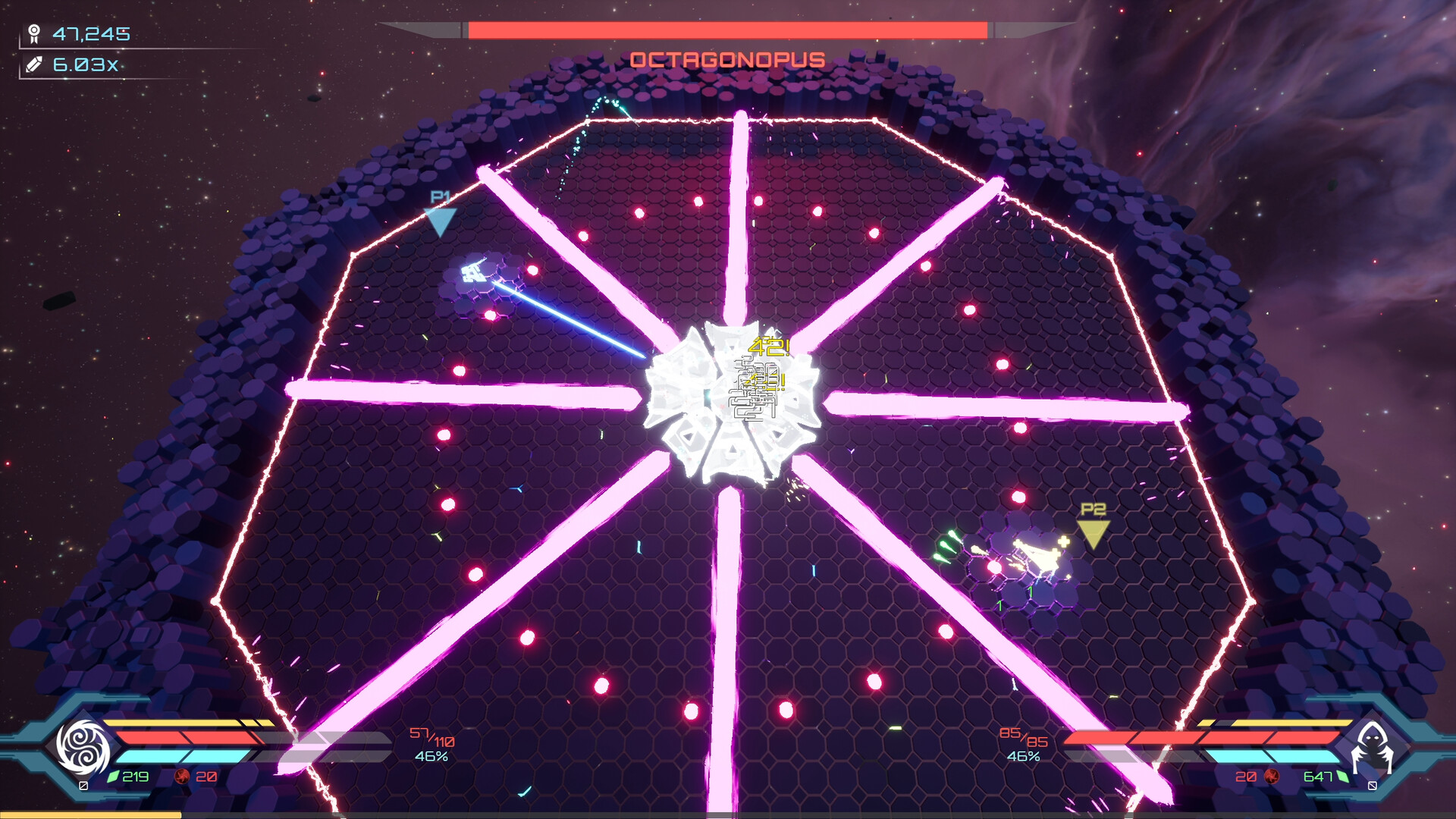Click the 46% readout in Player 1 HUD
This screenshot has height=819, width=1456.
[432, 755]
